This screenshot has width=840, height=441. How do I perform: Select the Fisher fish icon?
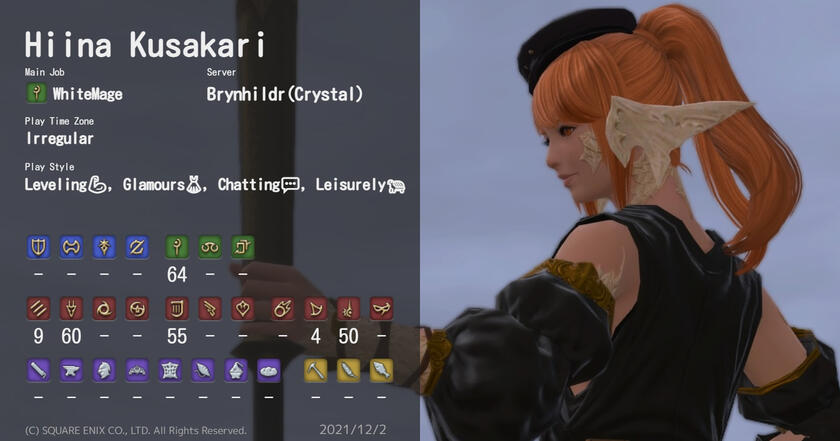[381, 370]
